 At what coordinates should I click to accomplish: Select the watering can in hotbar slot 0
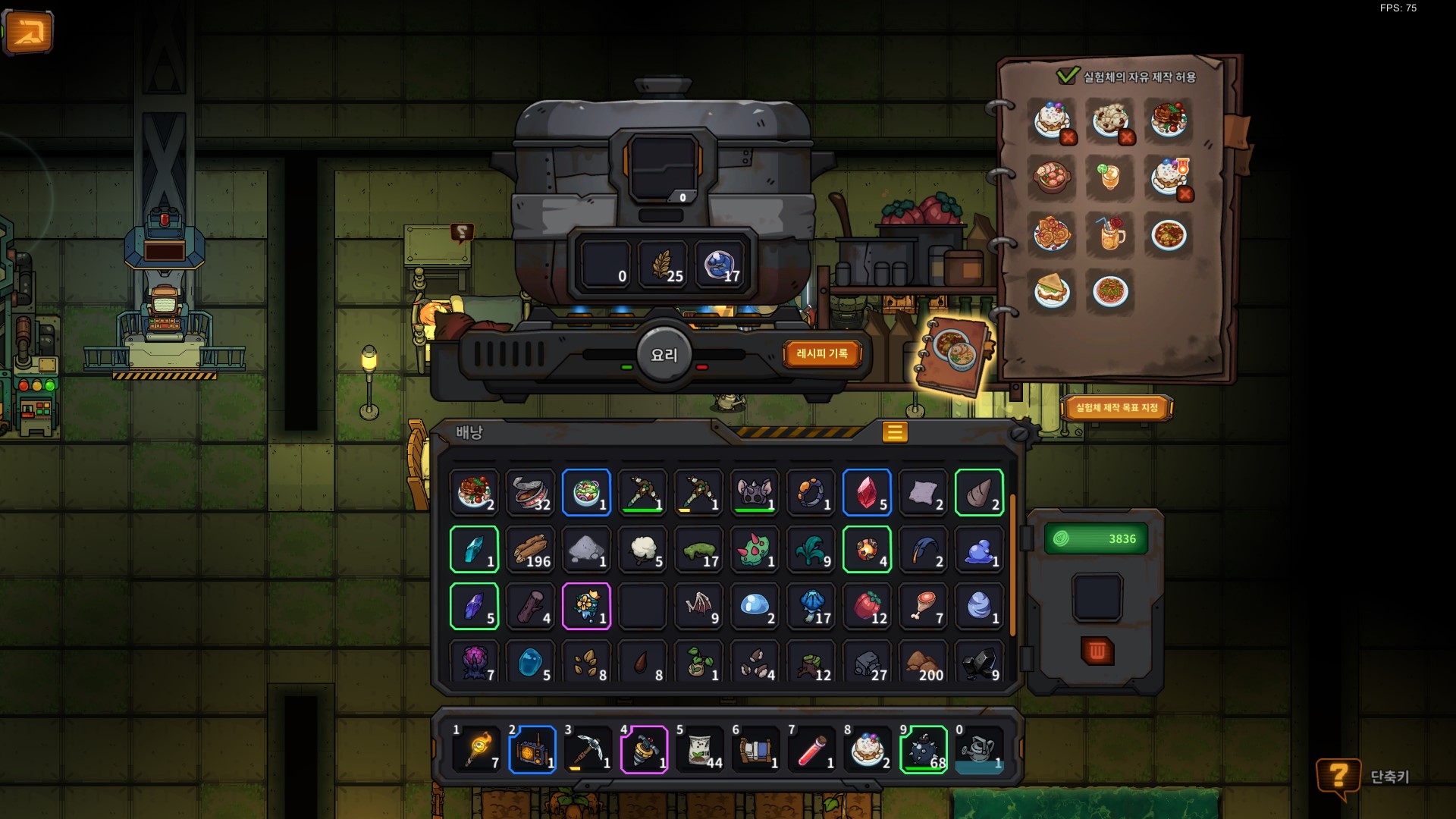coord(979,749)
